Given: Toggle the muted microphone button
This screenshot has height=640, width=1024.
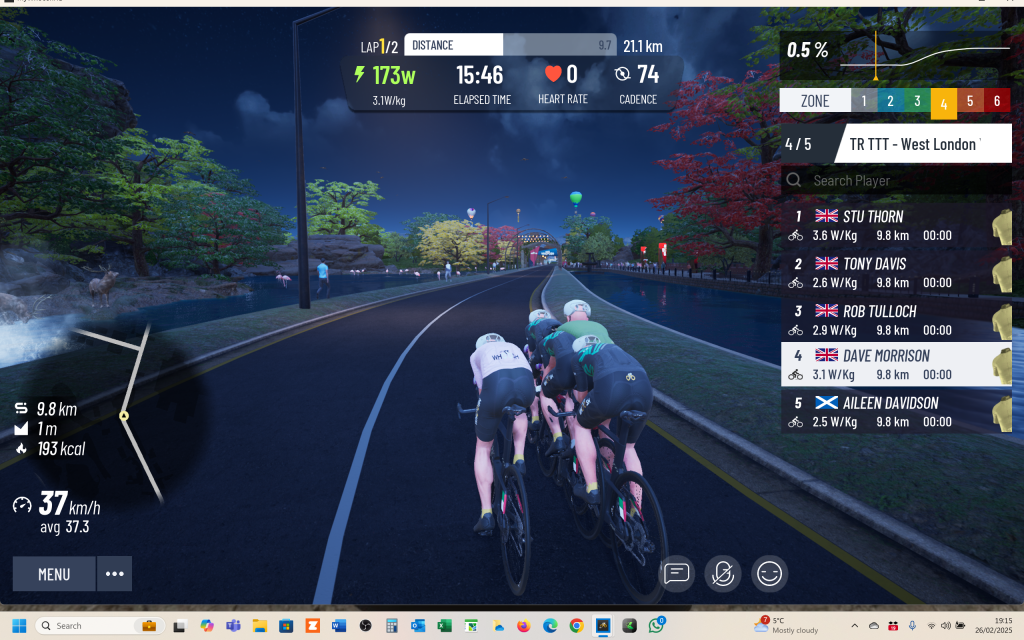Looking at the screenshot, I should click(x=723, y=573).
